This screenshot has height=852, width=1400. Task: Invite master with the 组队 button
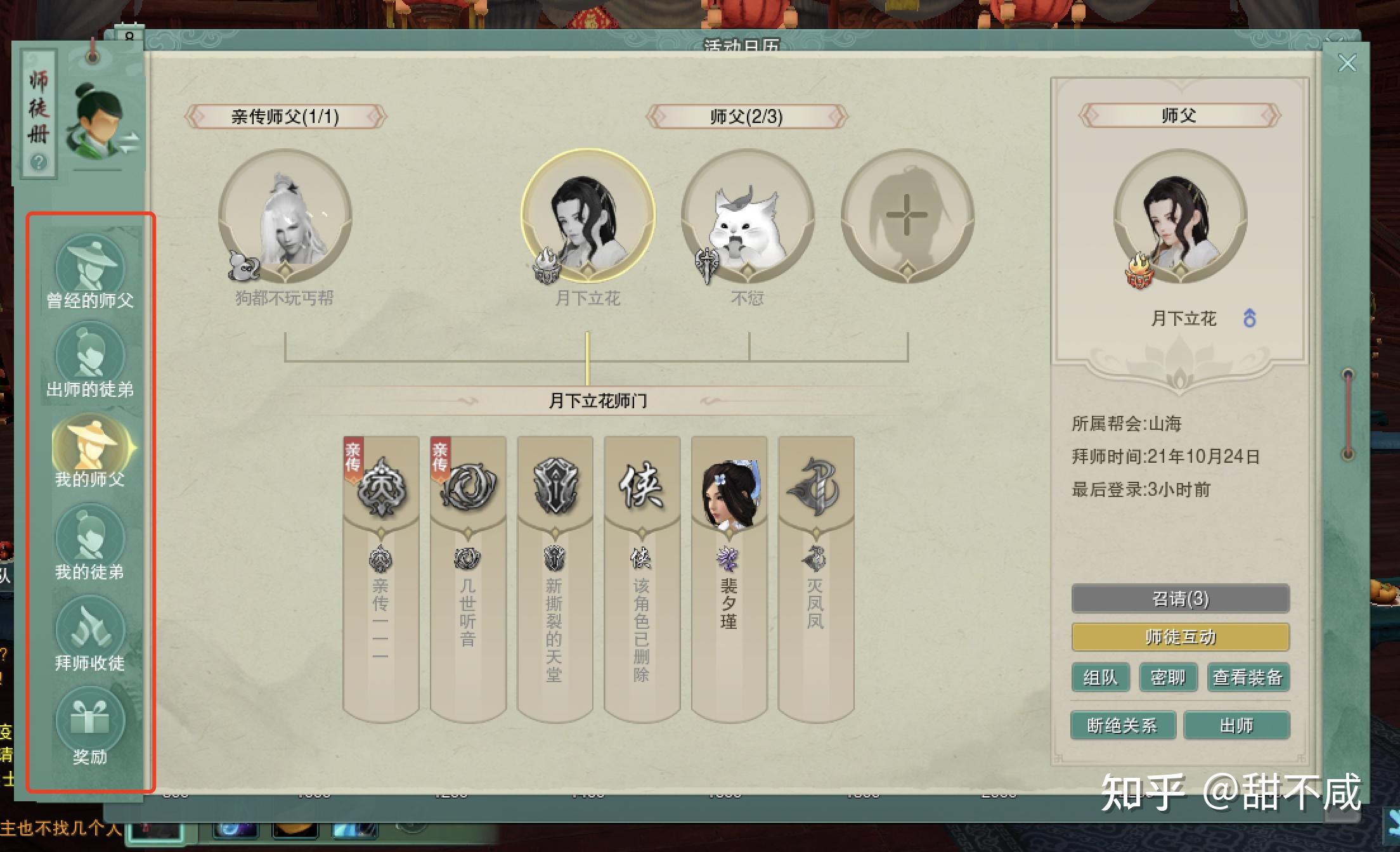[1101, 677]
